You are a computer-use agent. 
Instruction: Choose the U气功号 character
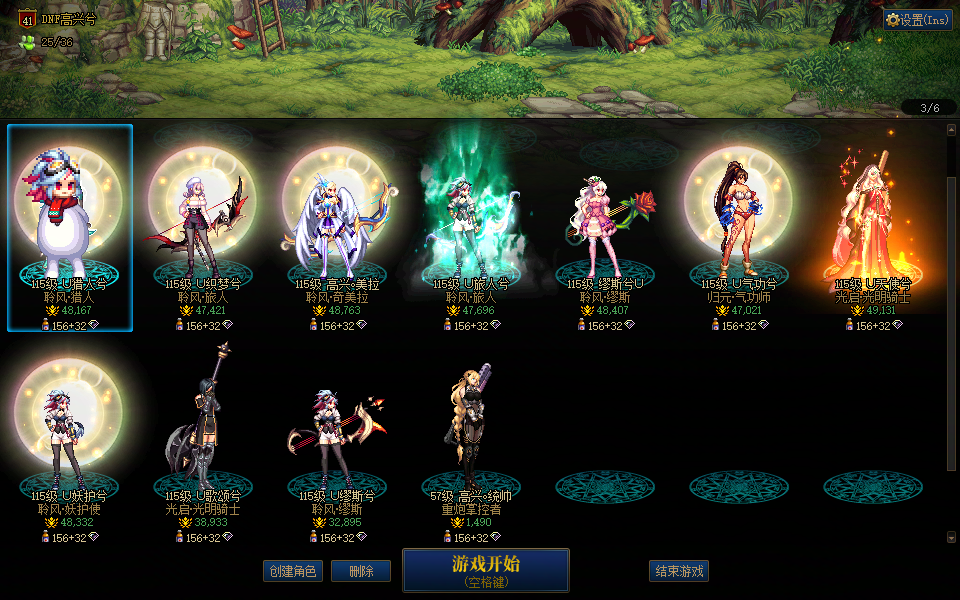[x=740, y=227]
